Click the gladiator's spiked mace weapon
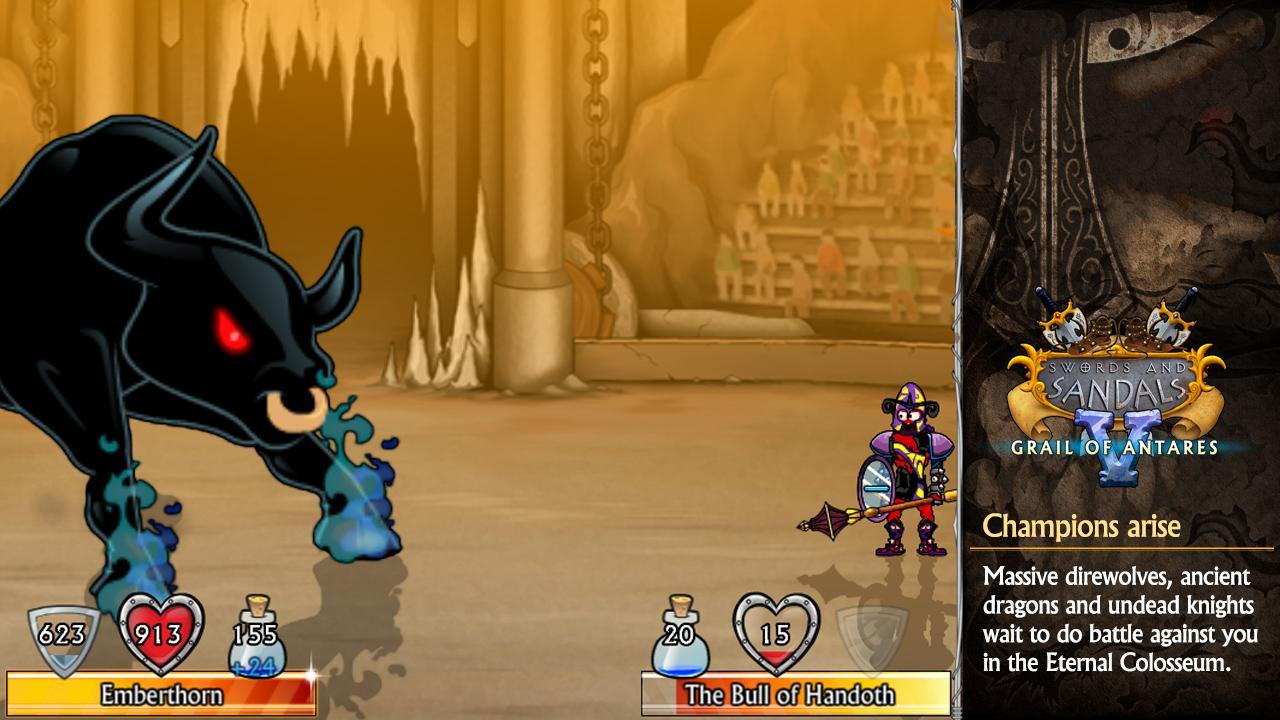Viewport: 1280px width, 720px height. pos(828,520)
